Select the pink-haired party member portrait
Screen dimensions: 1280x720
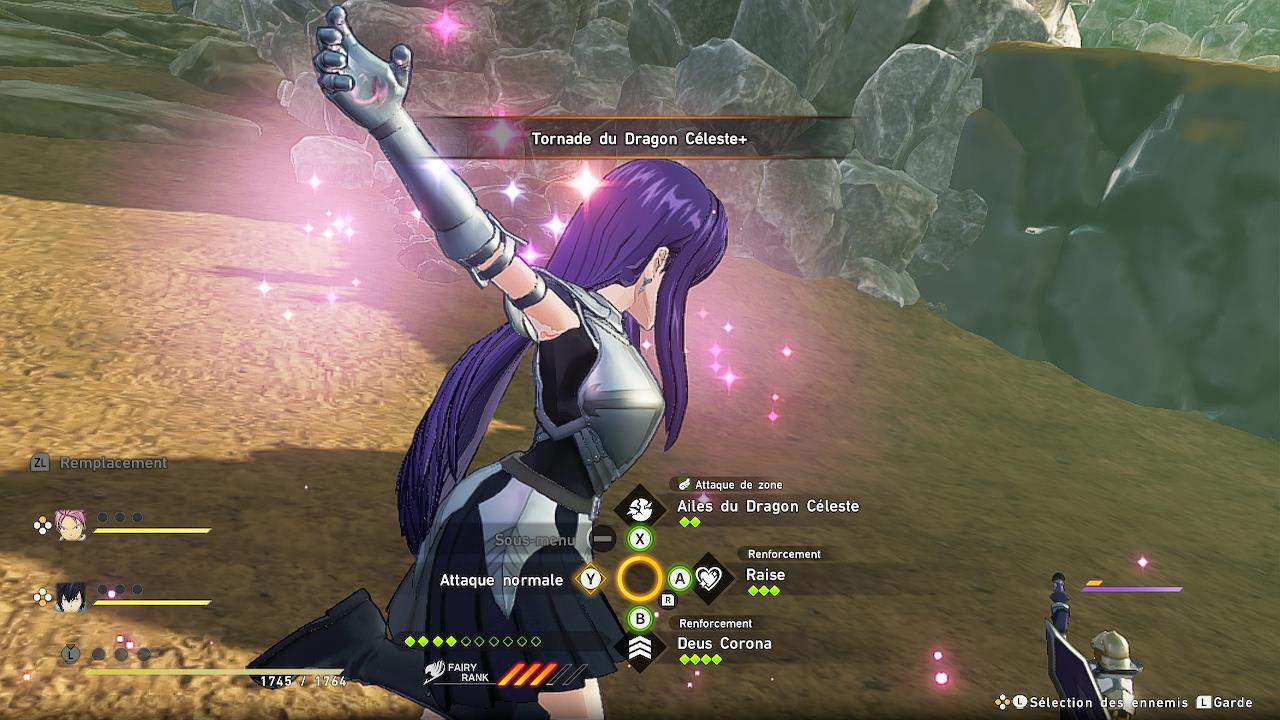click(x=71, y=525)
